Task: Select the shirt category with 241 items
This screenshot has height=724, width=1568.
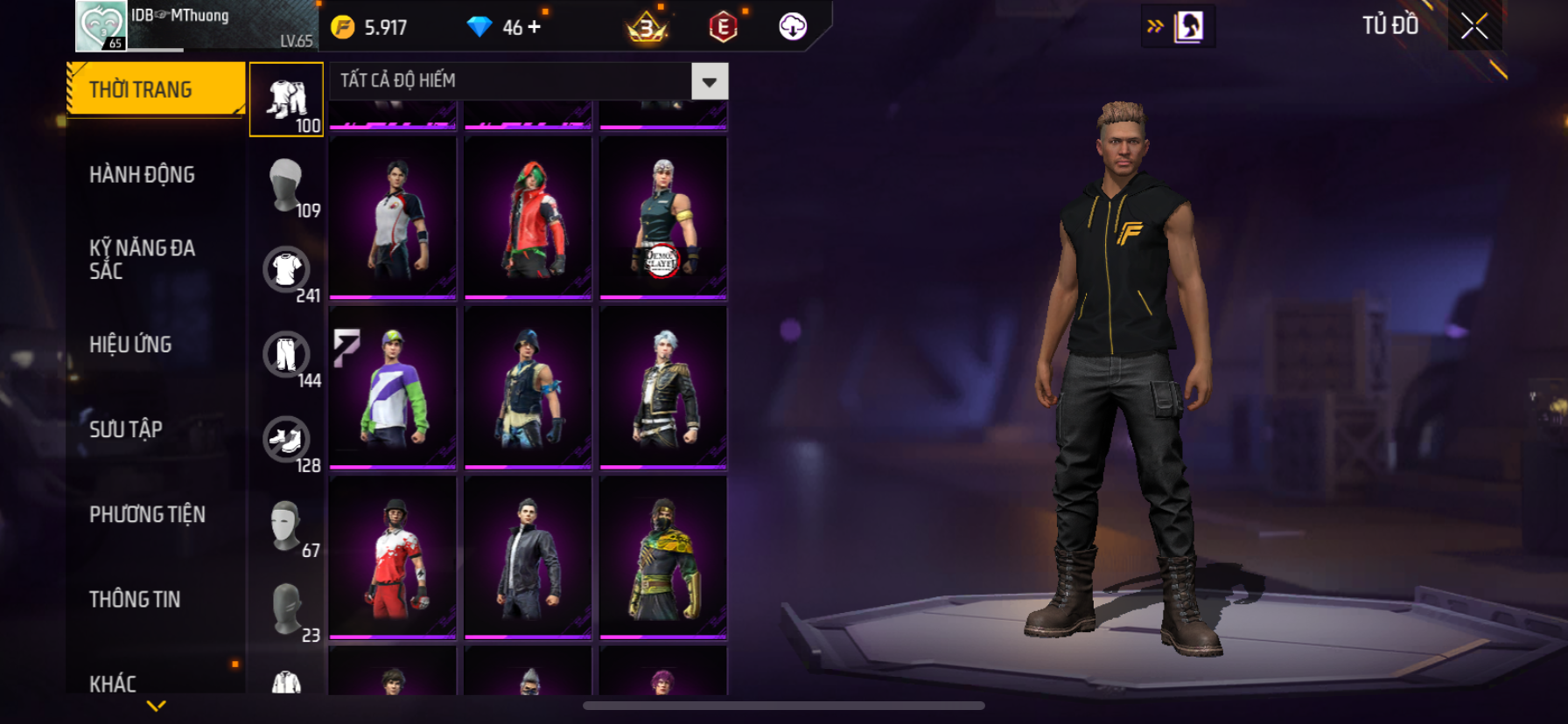Action: (x=287, y=270)
